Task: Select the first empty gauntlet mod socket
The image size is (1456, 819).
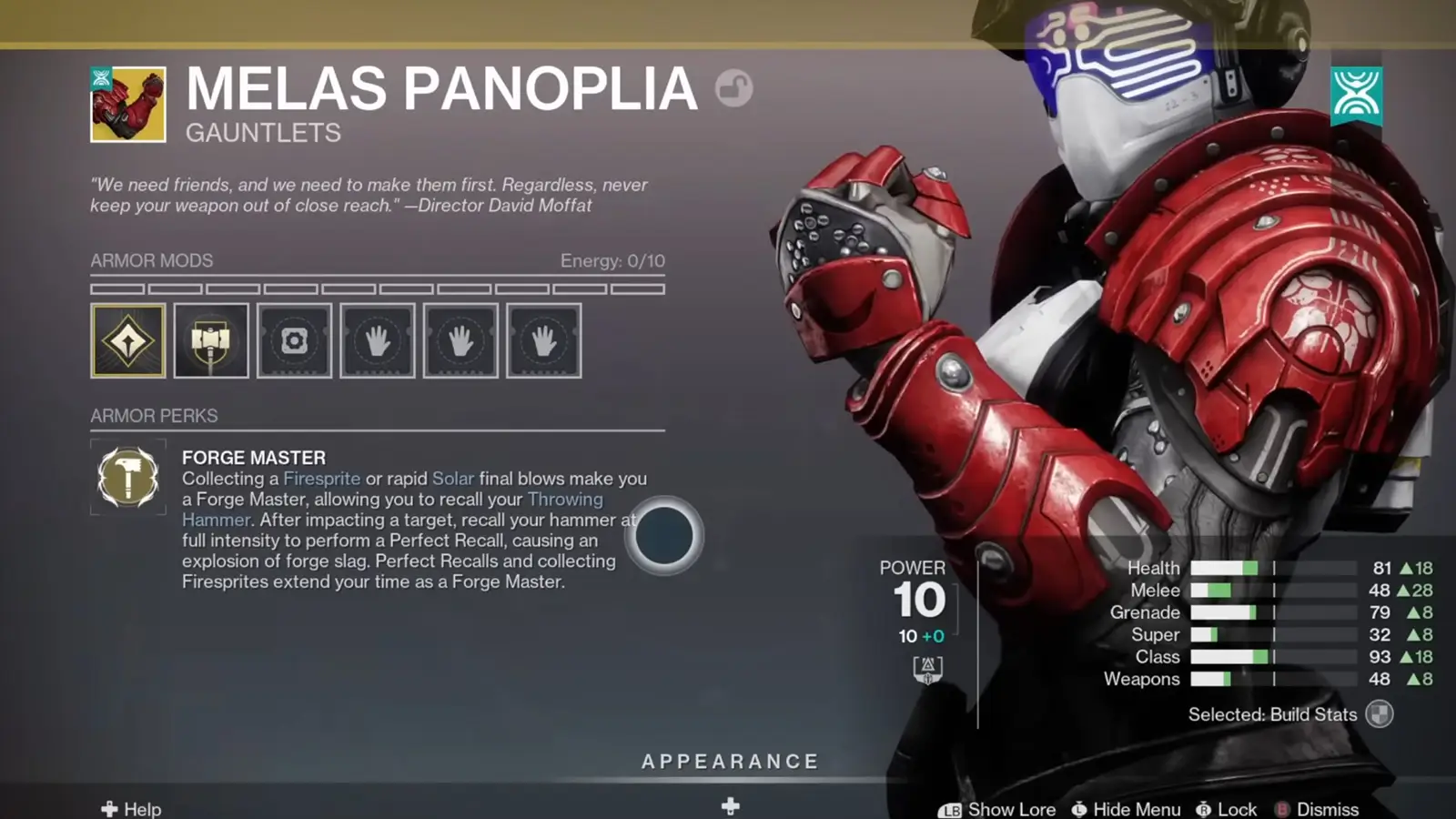Action: pyautogui.click(x=377, y=339)
